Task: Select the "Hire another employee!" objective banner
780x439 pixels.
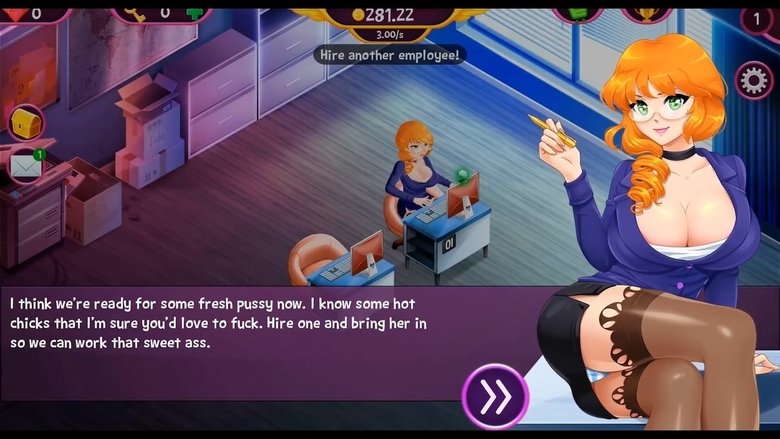Action: coord(390,55)
